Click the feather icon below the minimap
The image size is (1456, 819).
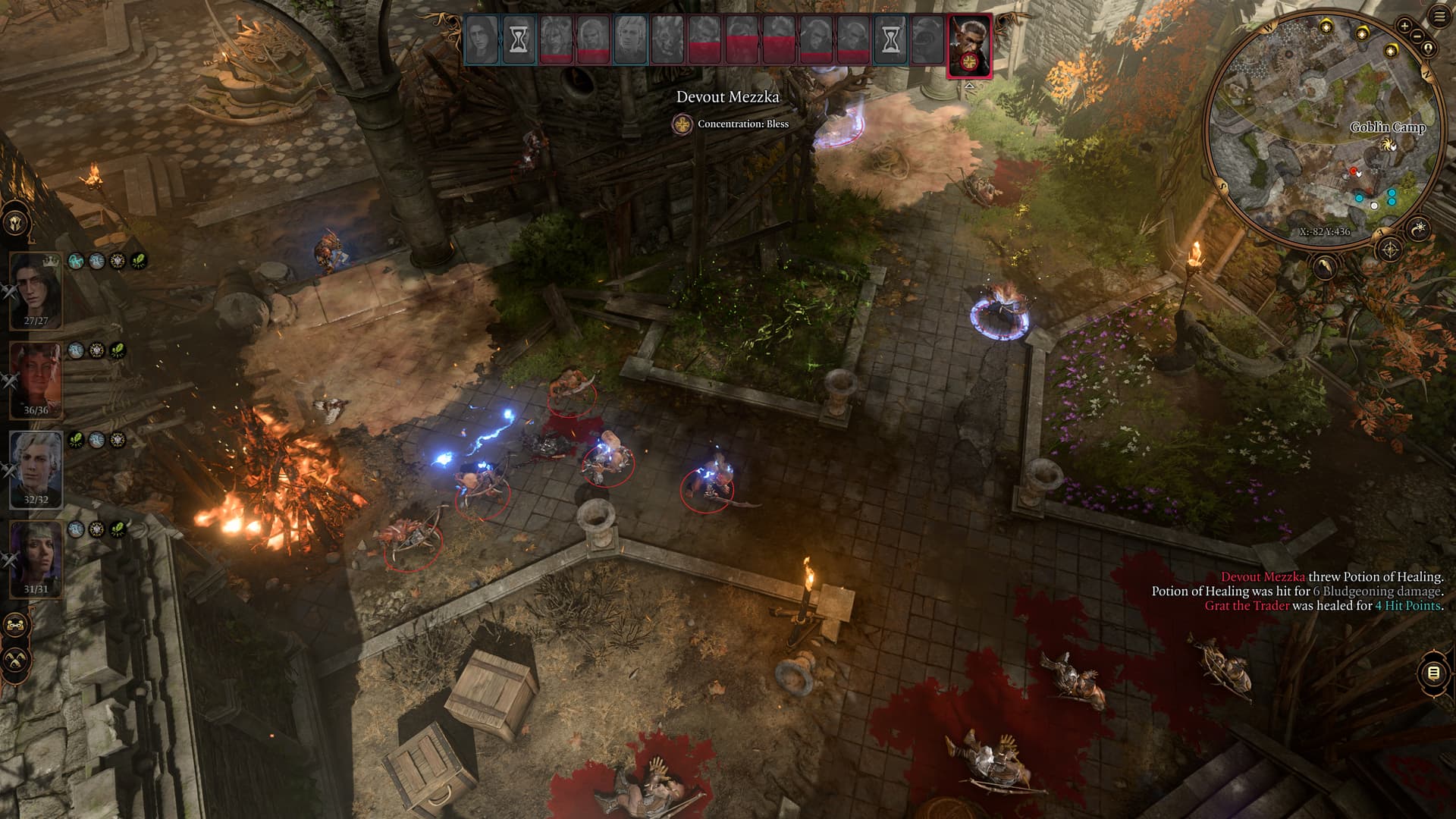point(1325,267)
